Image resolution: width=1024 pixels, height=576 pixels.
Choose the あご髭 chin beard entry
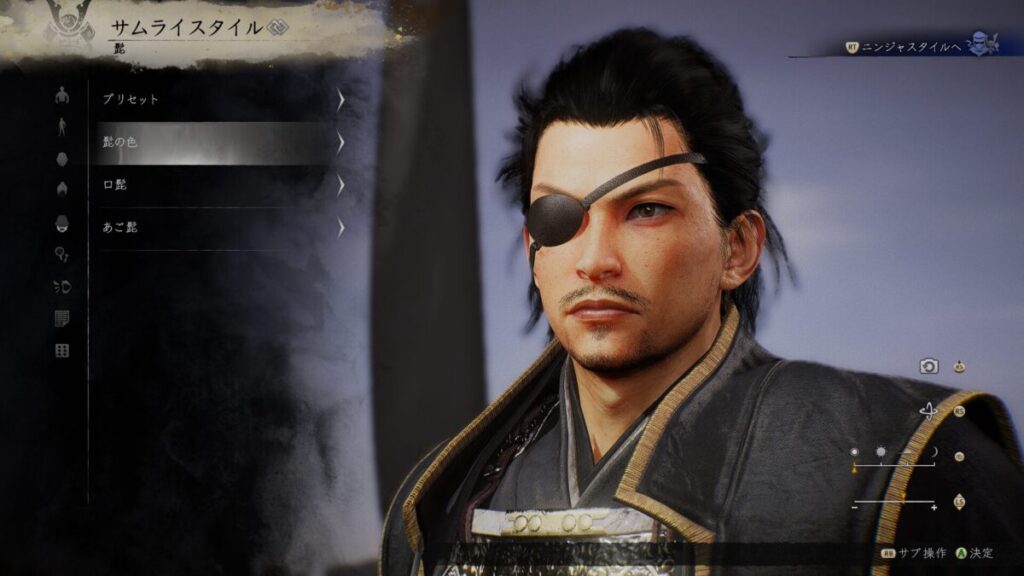[x=220, y=227]
